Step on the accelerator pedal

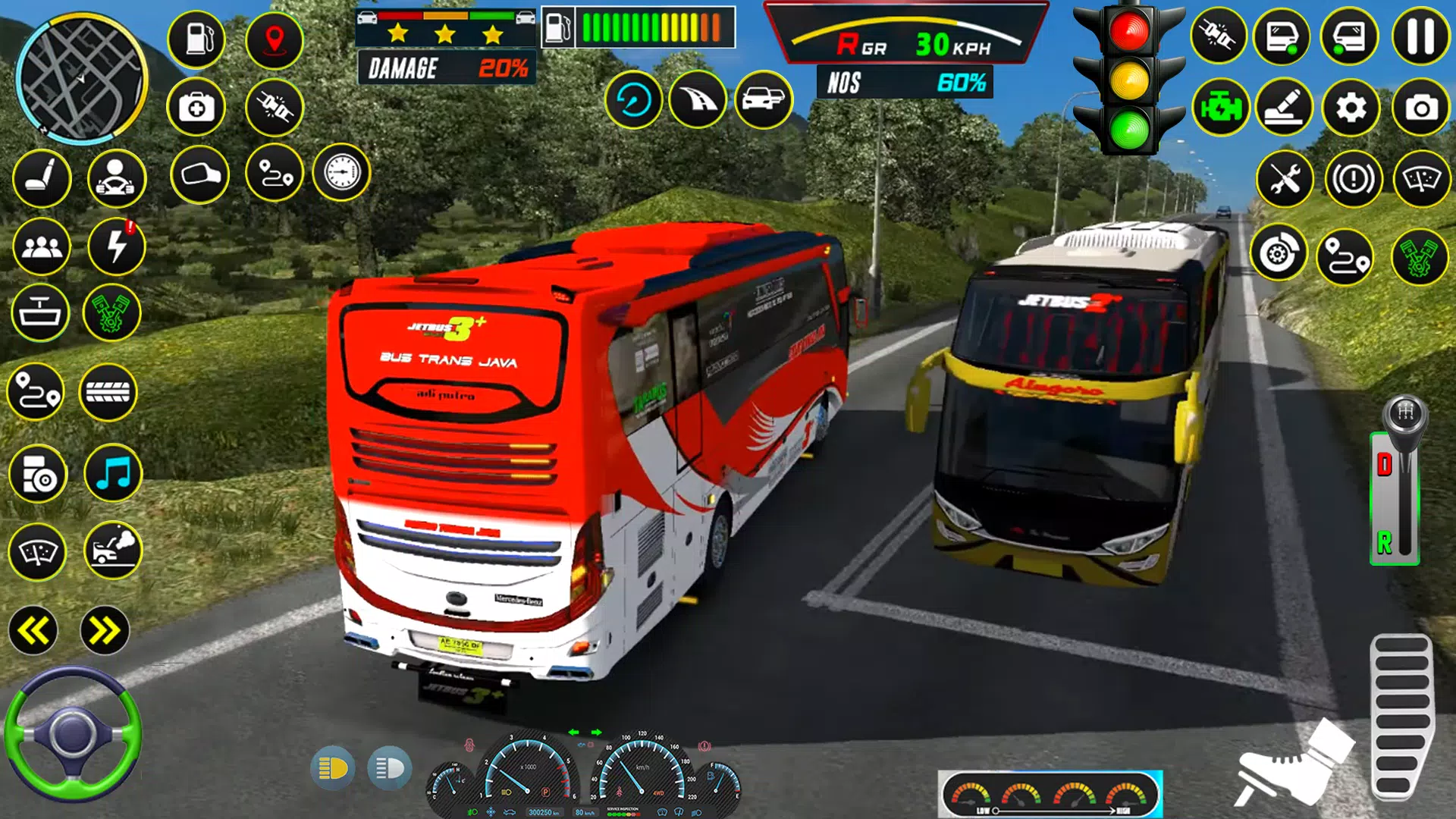pos(1401,717)
